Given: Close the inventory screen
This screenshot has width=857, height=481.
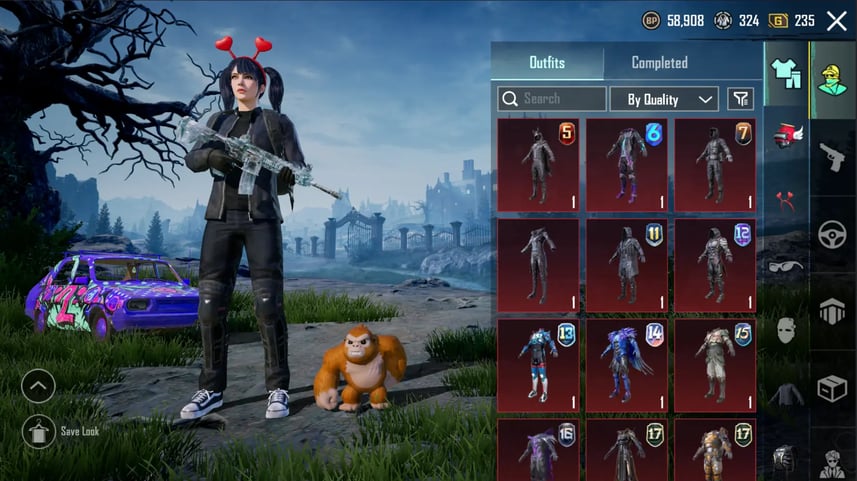Looking at the screenshot, I should (836, 21).
